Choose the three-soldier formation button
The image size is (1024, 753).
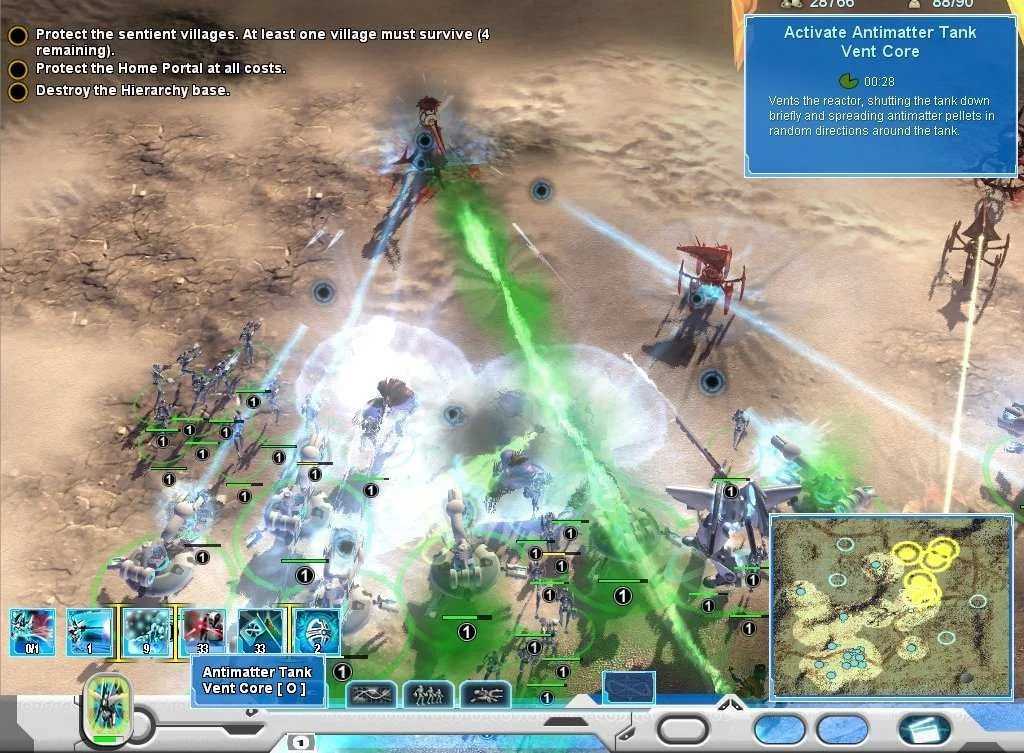428,694
